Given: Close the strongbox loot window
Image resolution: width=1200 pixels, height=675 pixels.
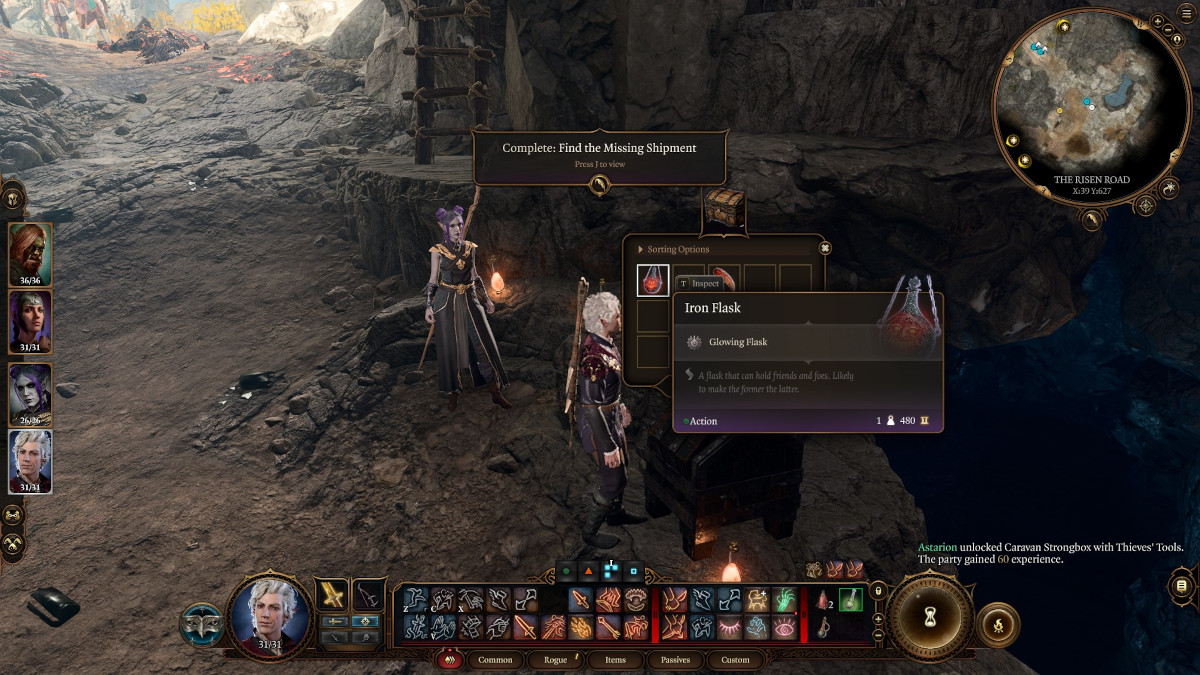Looking at the screenshot, I should (x=825, y=248).
